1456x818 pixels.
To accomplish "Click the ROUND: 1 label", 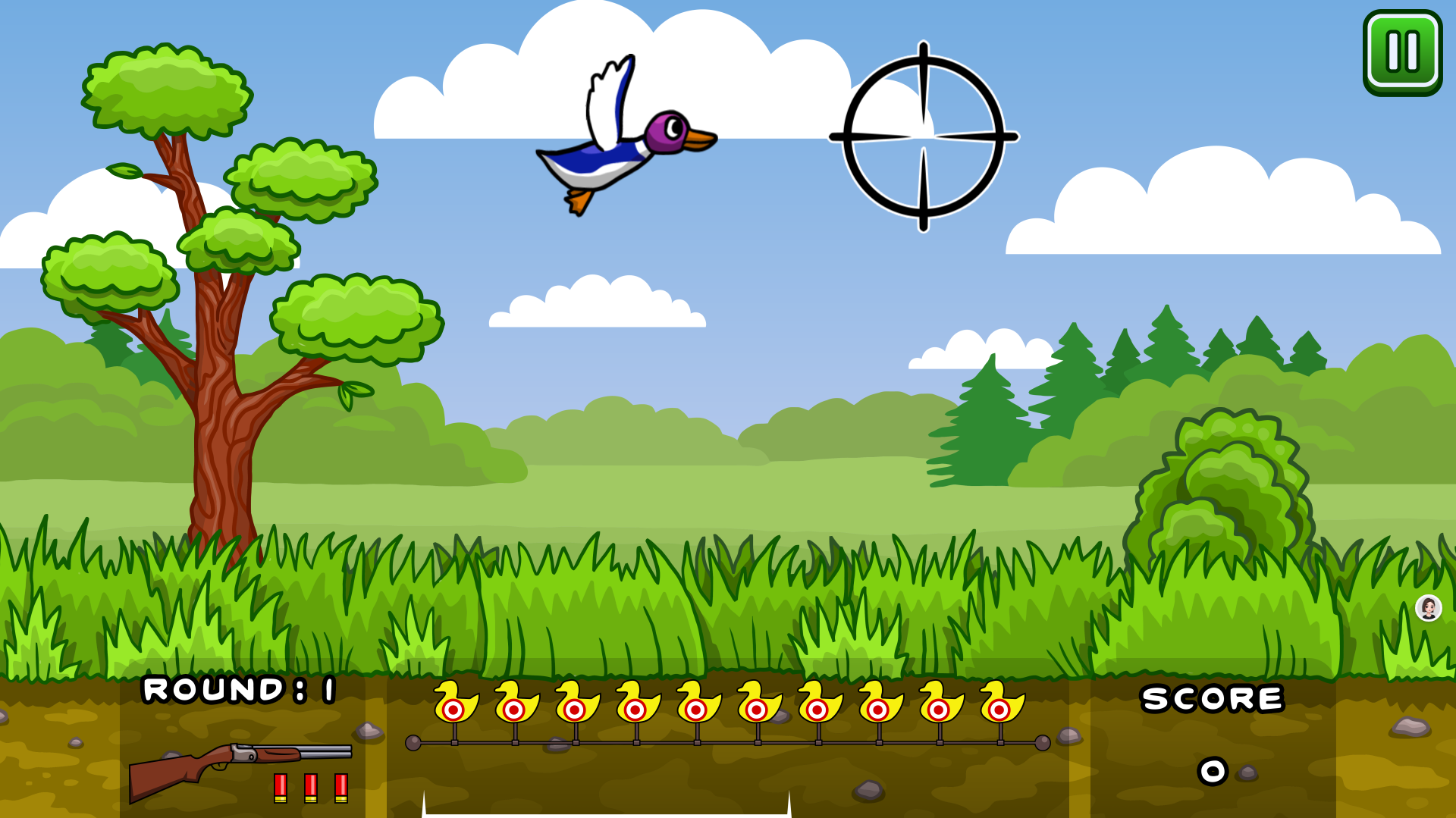I will tap(239, 691).
